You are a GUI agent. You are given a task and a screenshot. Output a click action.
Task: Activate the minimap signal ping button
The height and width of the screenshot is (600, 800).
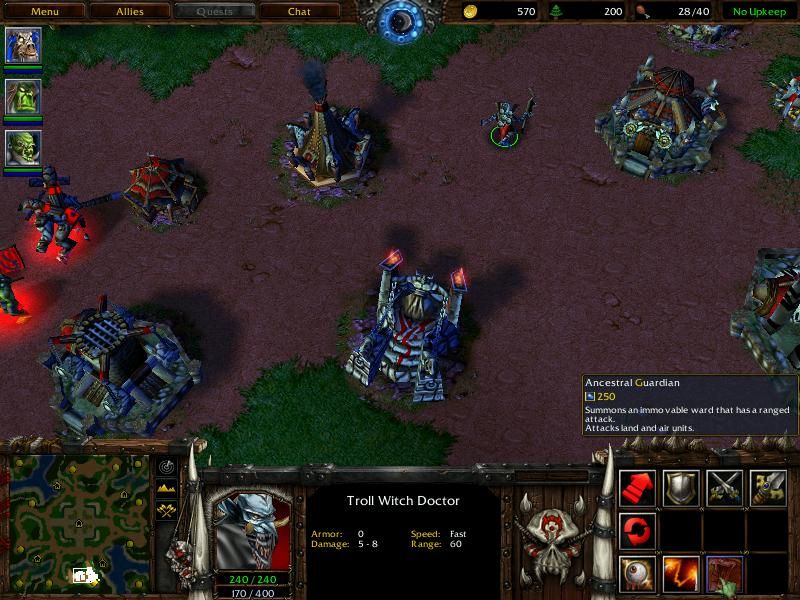pyautogui.click(x=164, y=466)
